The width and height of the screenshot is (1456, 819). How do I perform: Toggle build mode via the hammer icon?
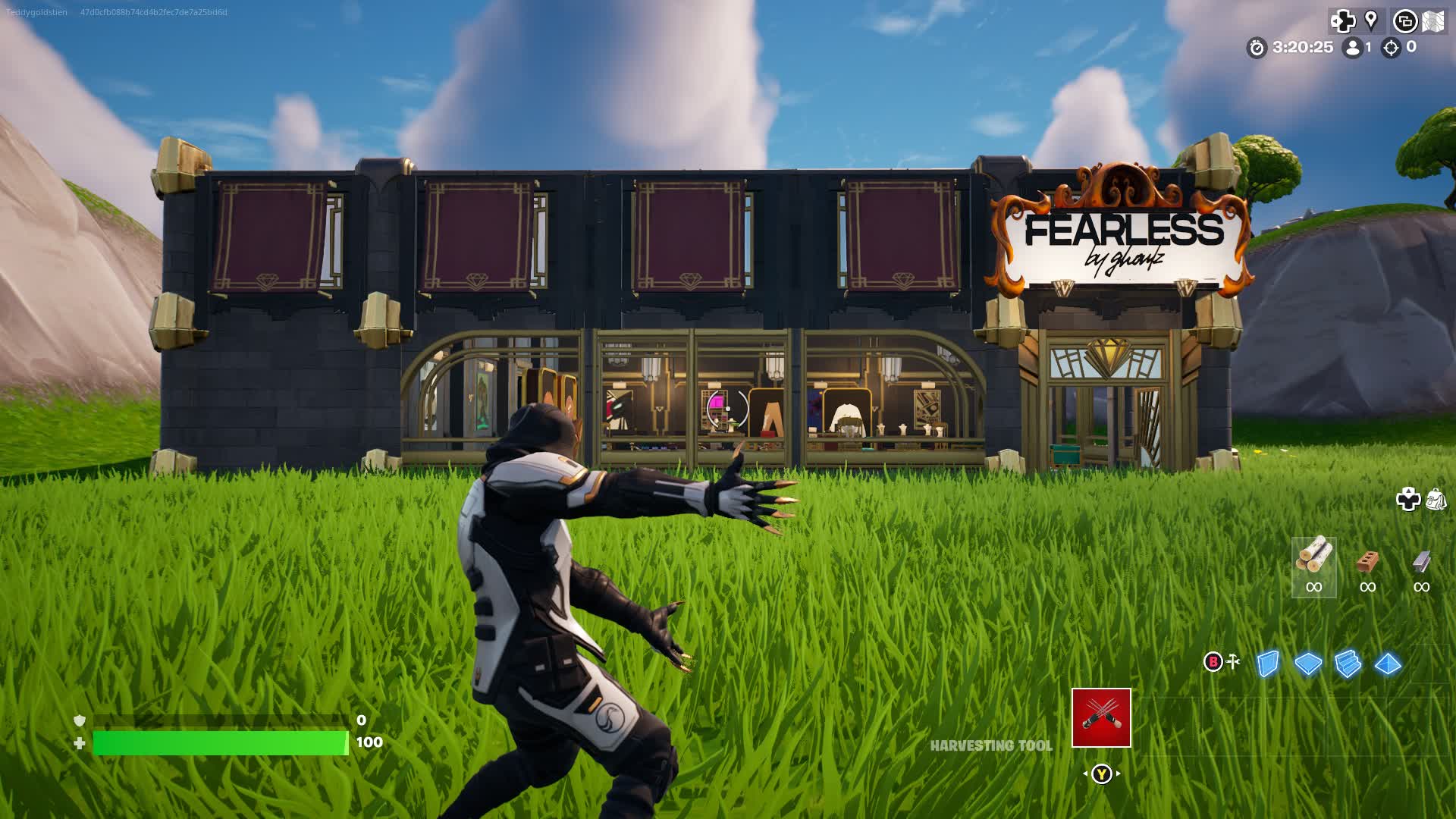pos(1234,662)
